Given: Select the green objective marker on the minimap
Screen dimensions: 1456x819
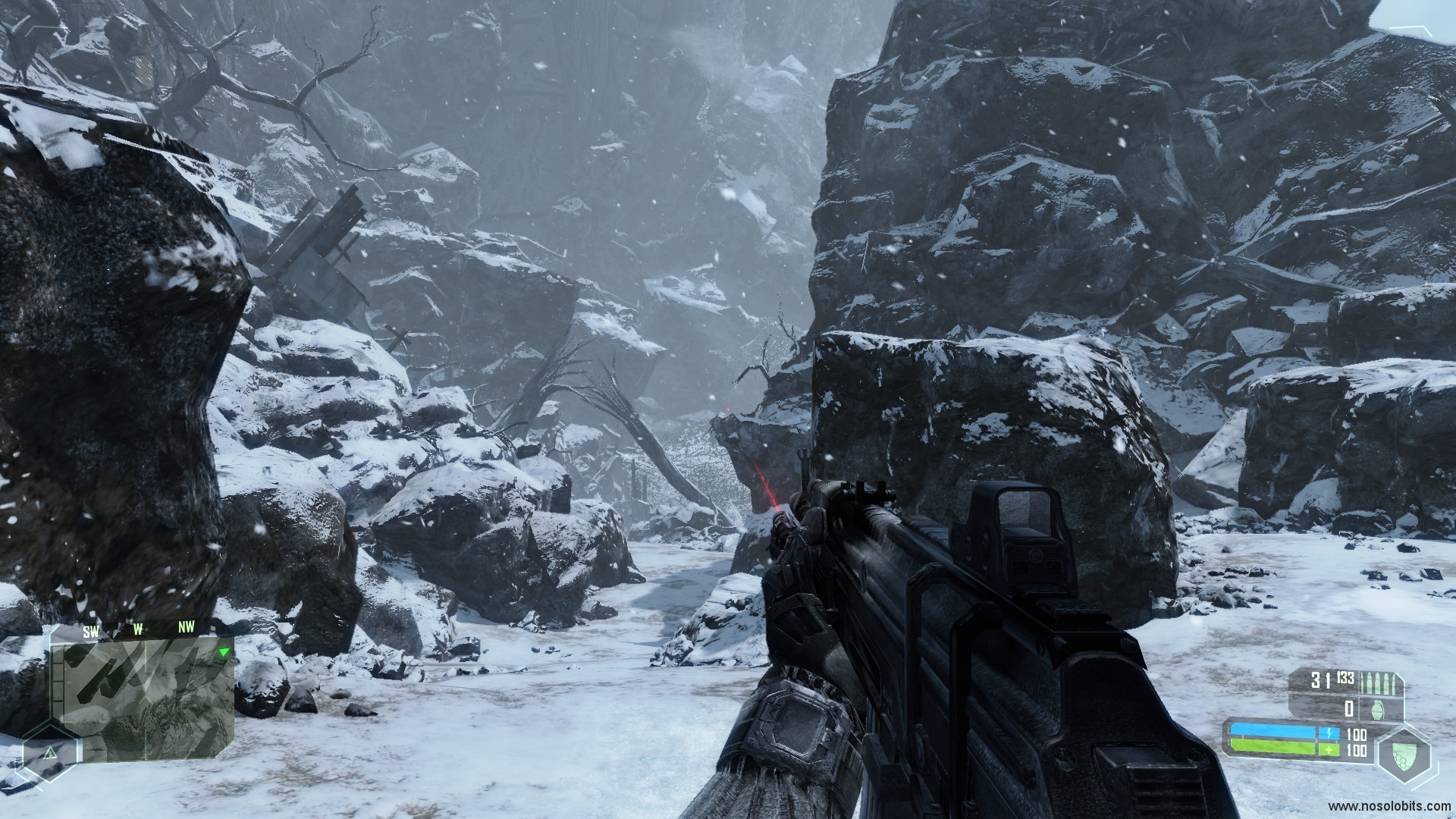Looking at the screenshot, I should click(x=223, y=652).
